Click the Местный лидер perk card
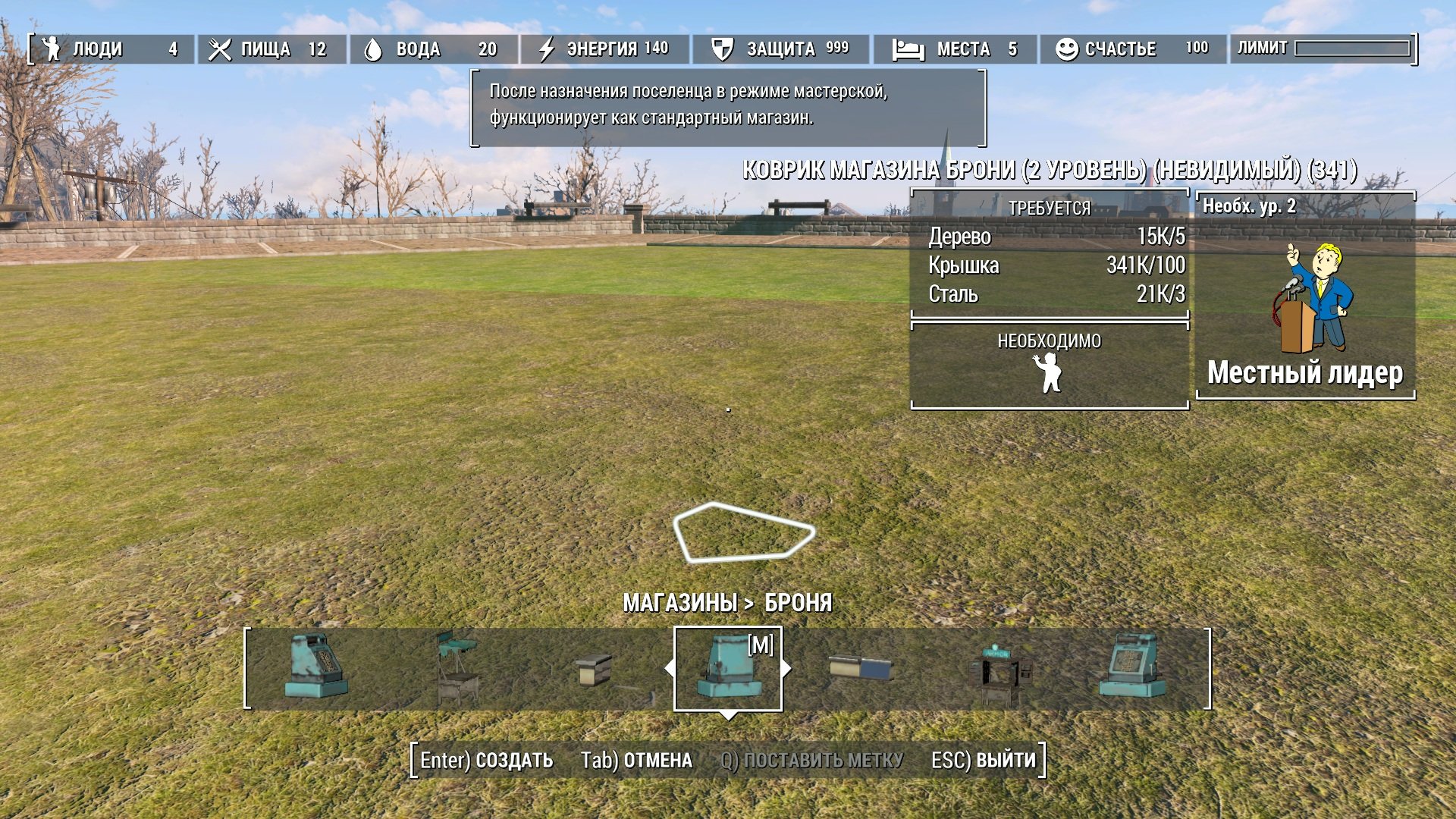 [1305, 296]
